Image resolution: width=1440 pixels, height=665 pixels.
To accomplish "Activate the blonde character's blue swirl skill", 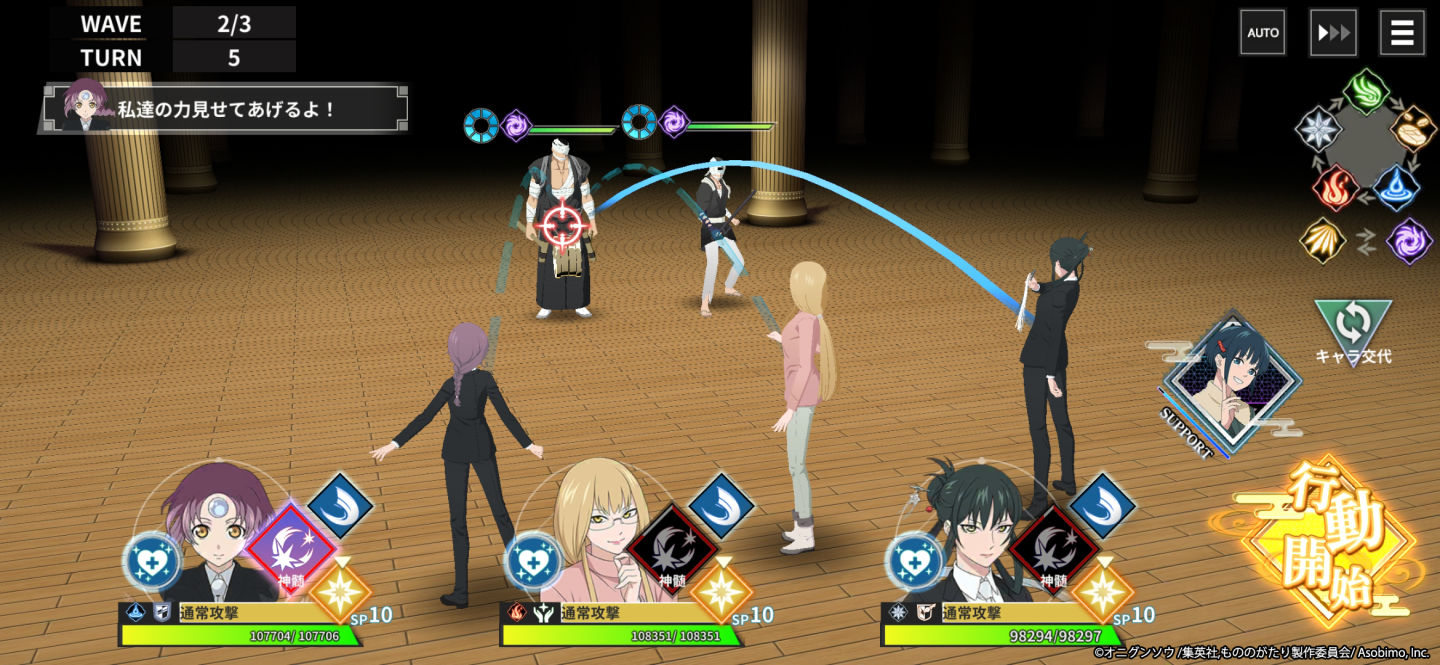I will (x=721, y=505).
